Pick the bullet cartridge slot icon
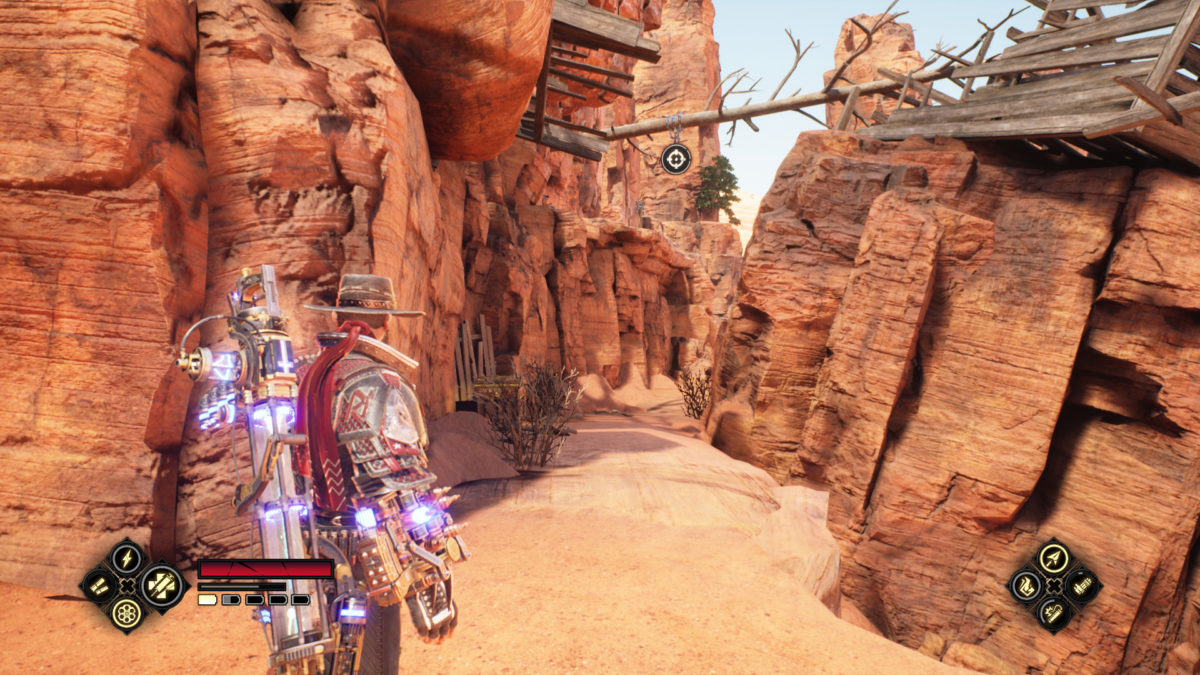Image resolution: width=1200 pixels, height=675 pixels. (1081, 585)
